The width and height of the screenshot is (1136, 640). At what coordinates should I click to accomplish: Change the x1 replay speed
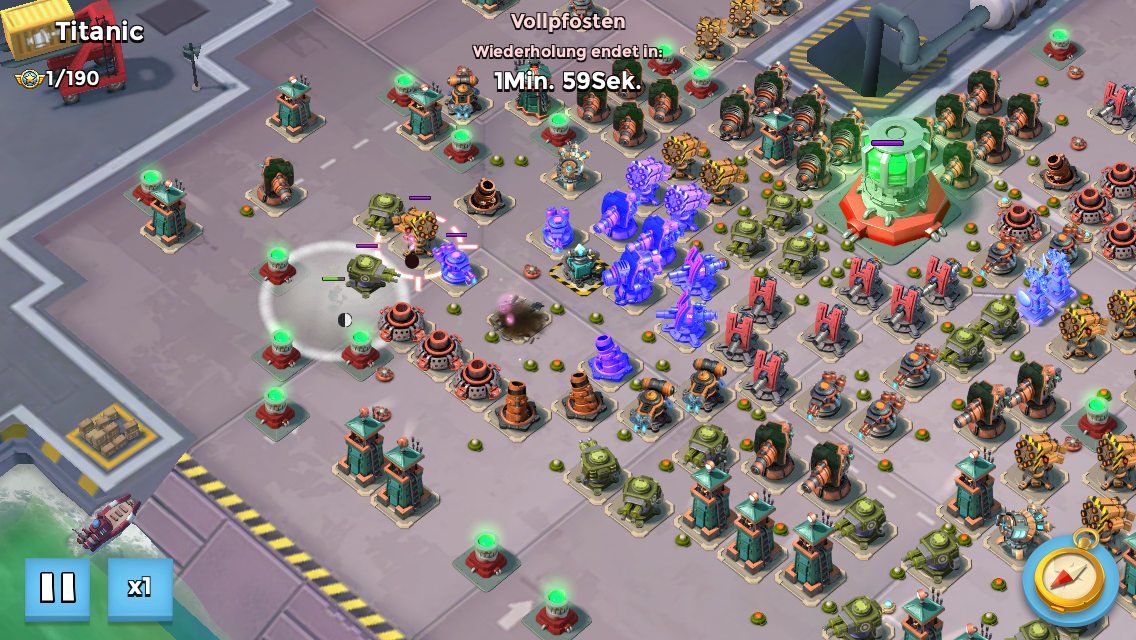[140, 588]
